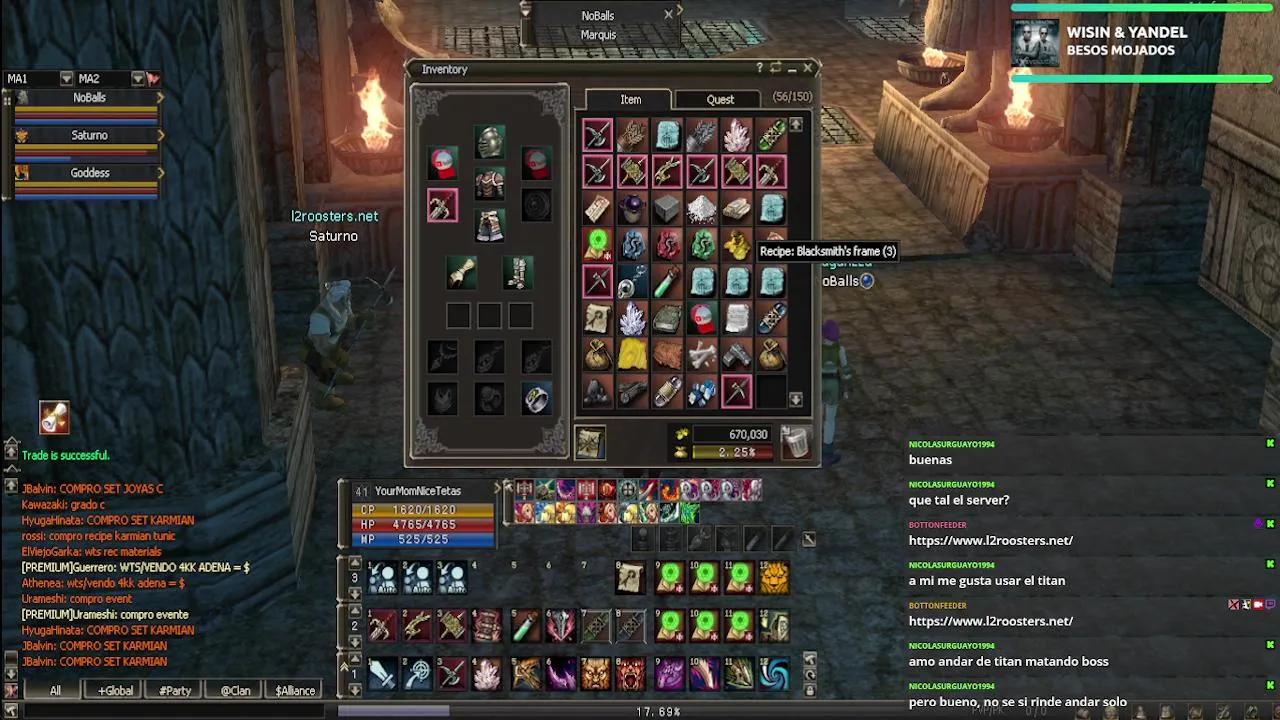Select the equipped ring slot
Screen dimensions: 1280x720
coord(536,398)
